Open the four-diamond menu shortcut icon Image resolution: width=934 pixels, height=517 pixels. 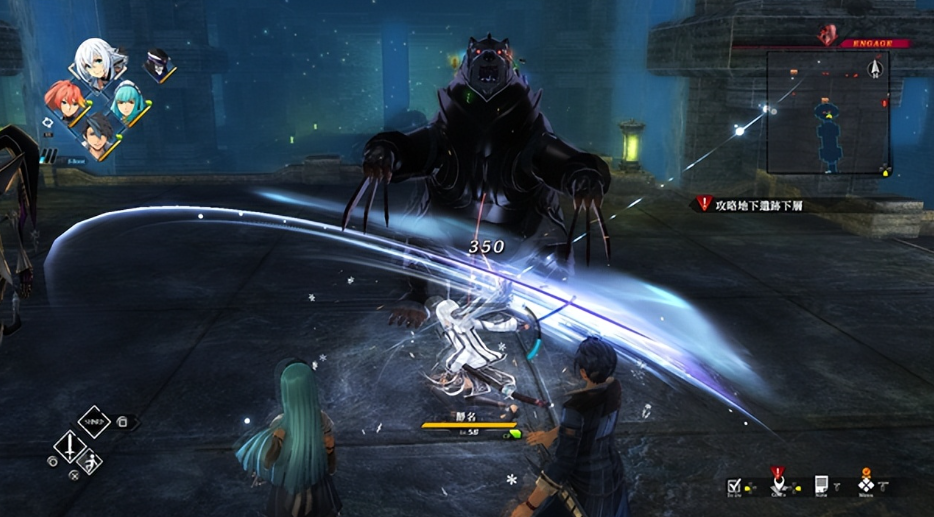tap(865, 483)
